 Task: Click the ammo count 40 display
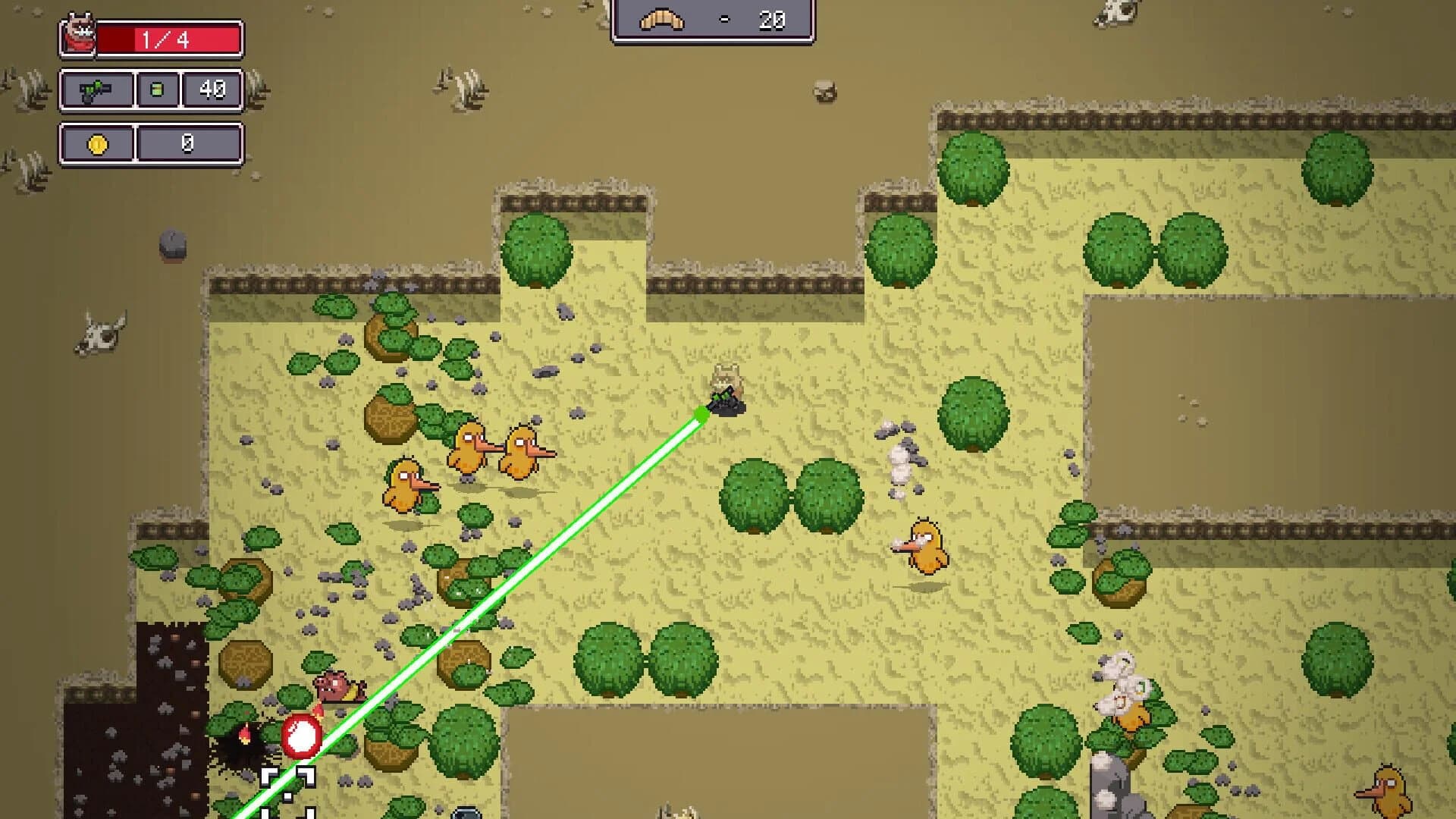pyautogui.click(x=213, y=88)
